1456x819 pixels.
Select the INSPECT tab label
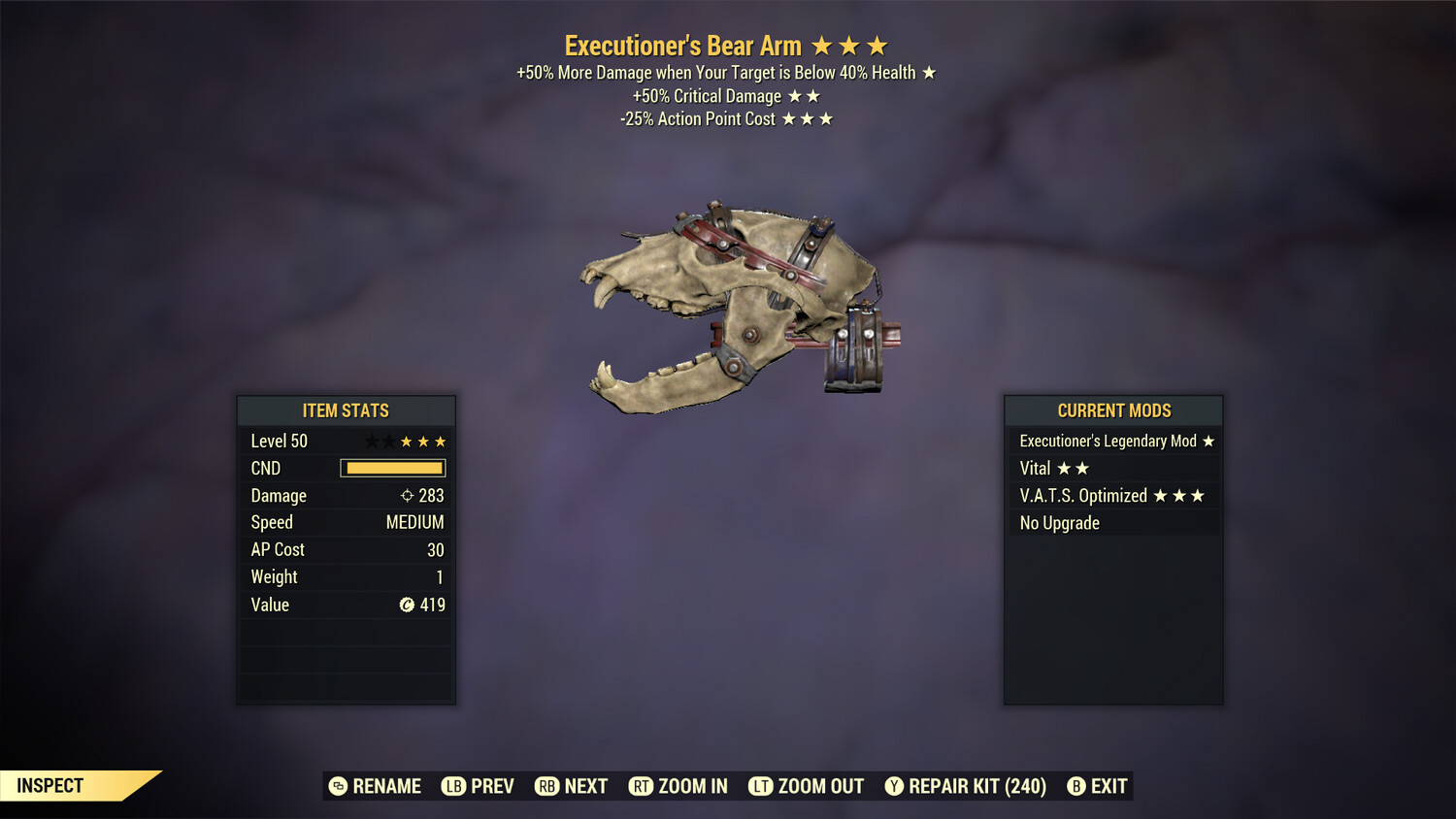point(49,785)
